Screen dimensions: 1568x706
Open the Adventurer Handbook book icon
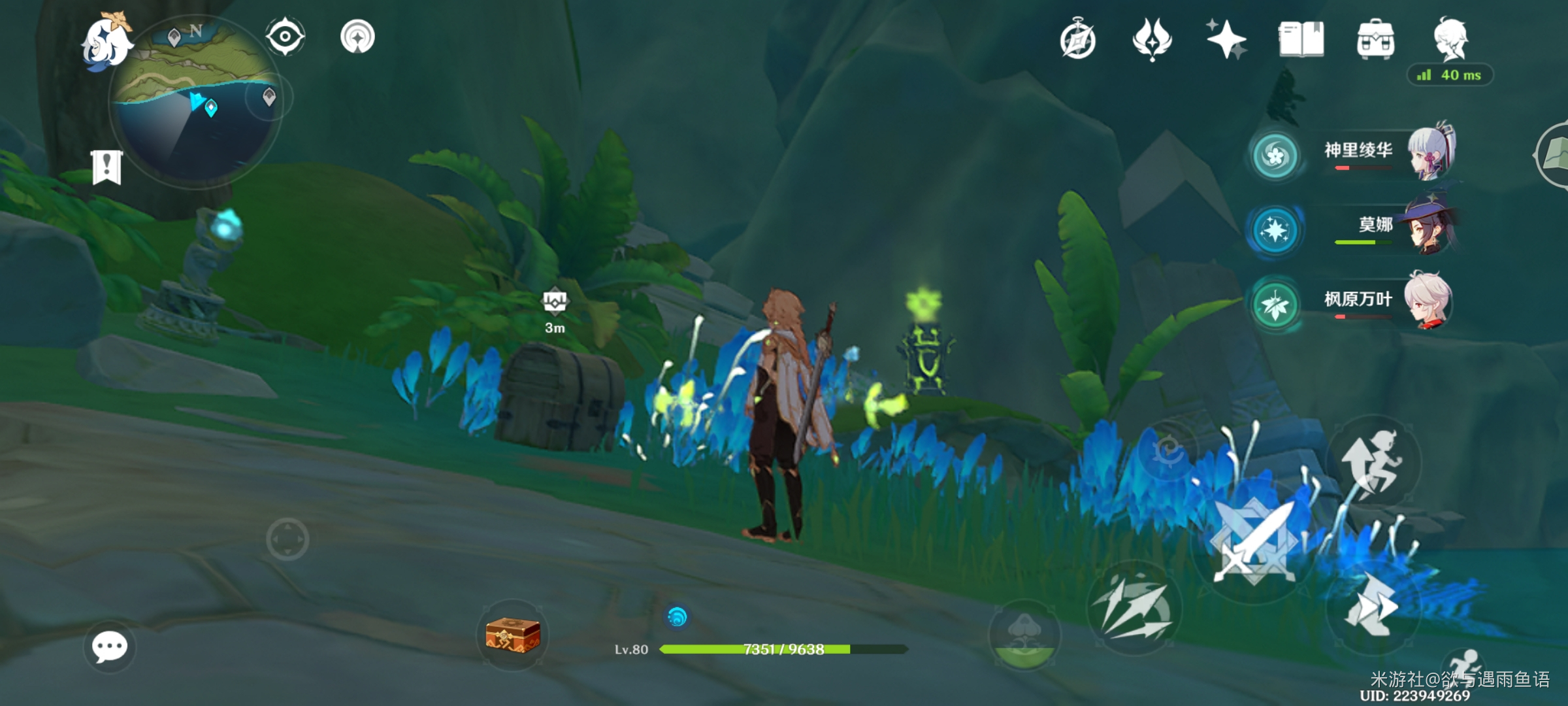coord(1301,39)
